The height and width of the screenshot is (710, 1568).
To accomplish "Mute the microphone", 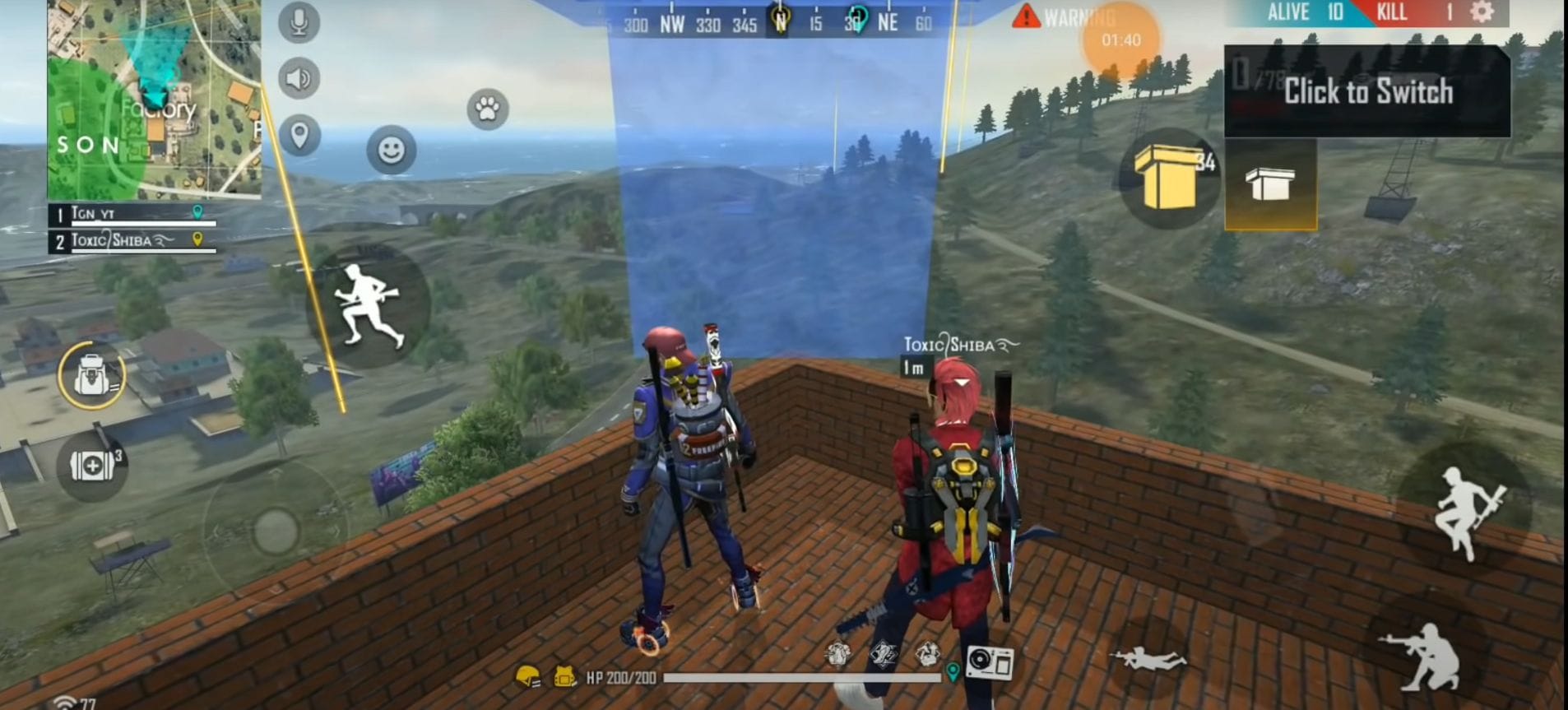I will tap(299, 22).
